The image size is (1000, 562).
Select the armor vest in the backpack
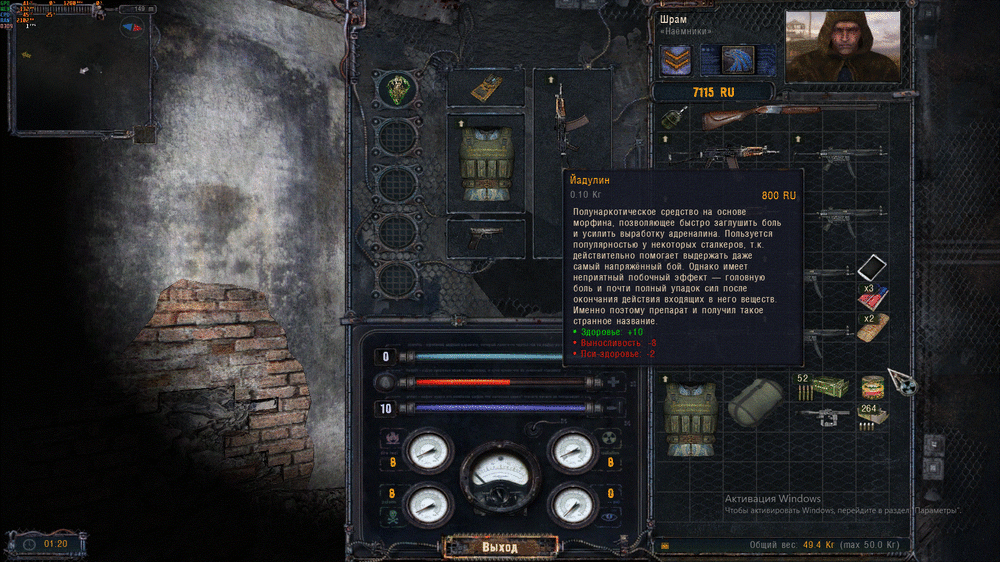(691, 408)
